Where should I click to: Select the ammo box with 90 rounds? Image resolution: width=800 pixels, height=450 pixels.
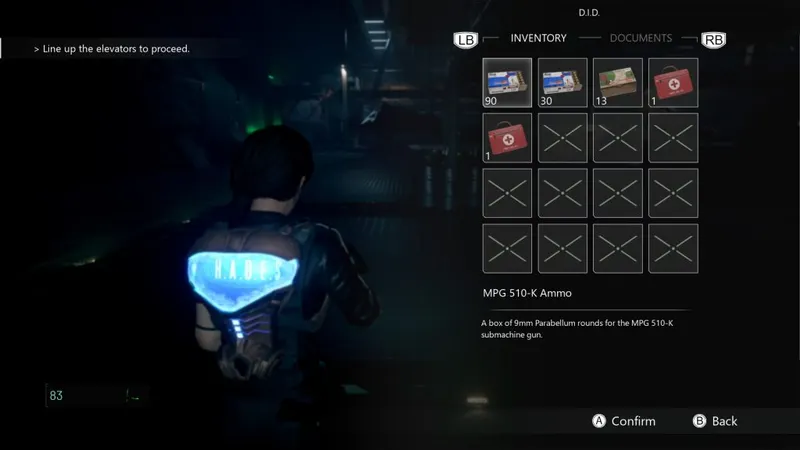pos(507,82)
